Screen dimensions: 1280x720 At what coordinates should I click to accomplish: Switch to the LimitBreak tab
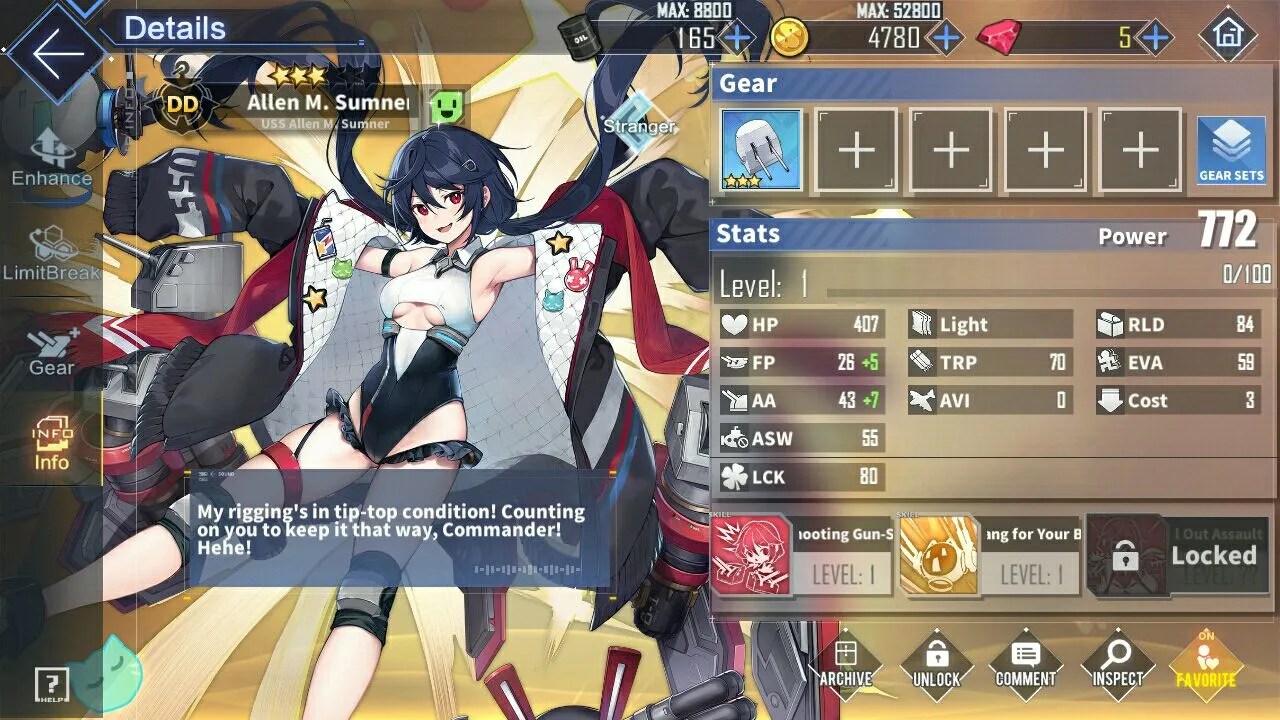click(52, 254)
